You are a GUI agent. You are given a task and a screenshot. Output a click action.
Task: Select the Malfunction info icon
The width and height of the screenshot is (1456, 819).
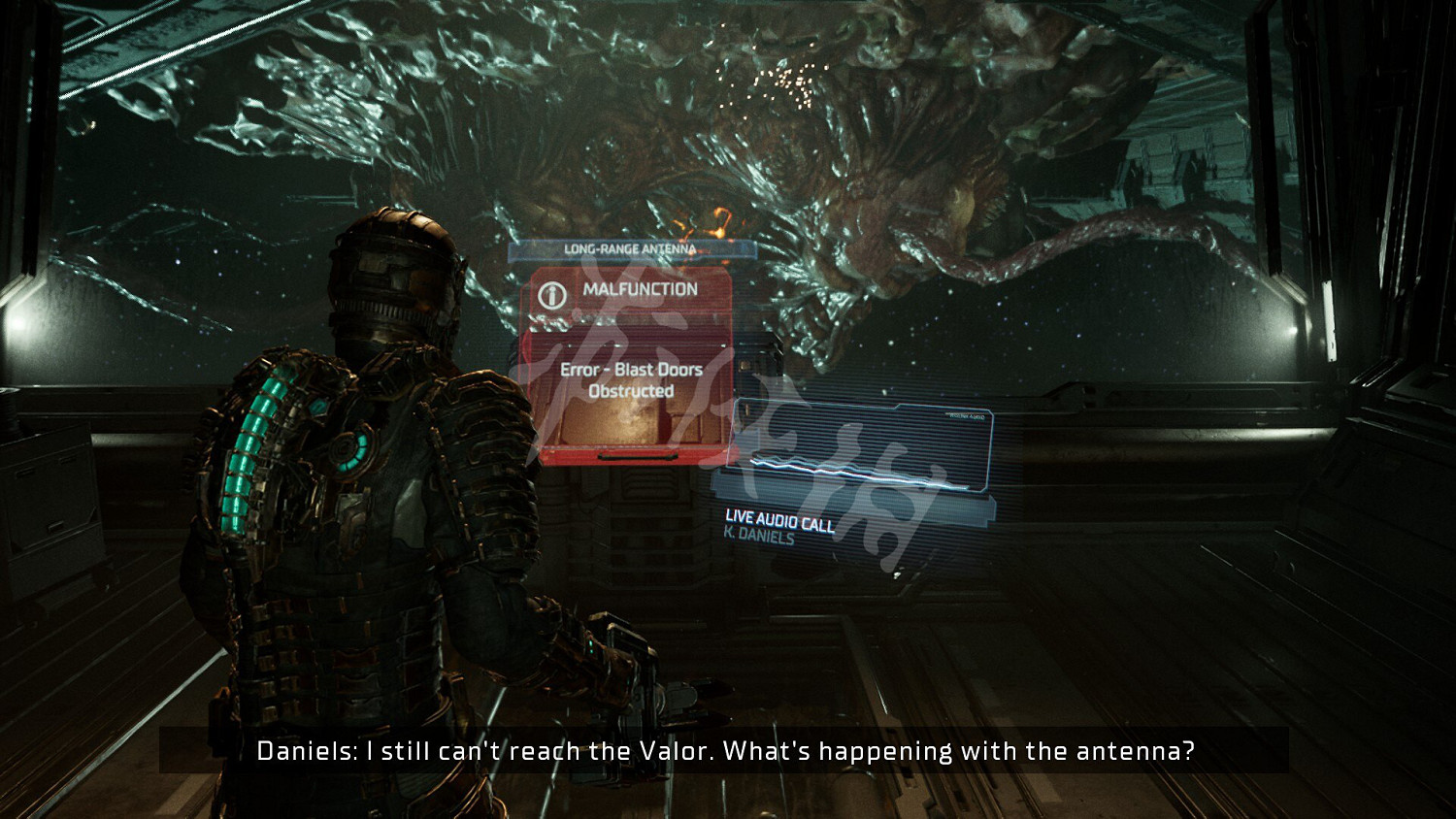pyautogui.click(x=552, y=295)
